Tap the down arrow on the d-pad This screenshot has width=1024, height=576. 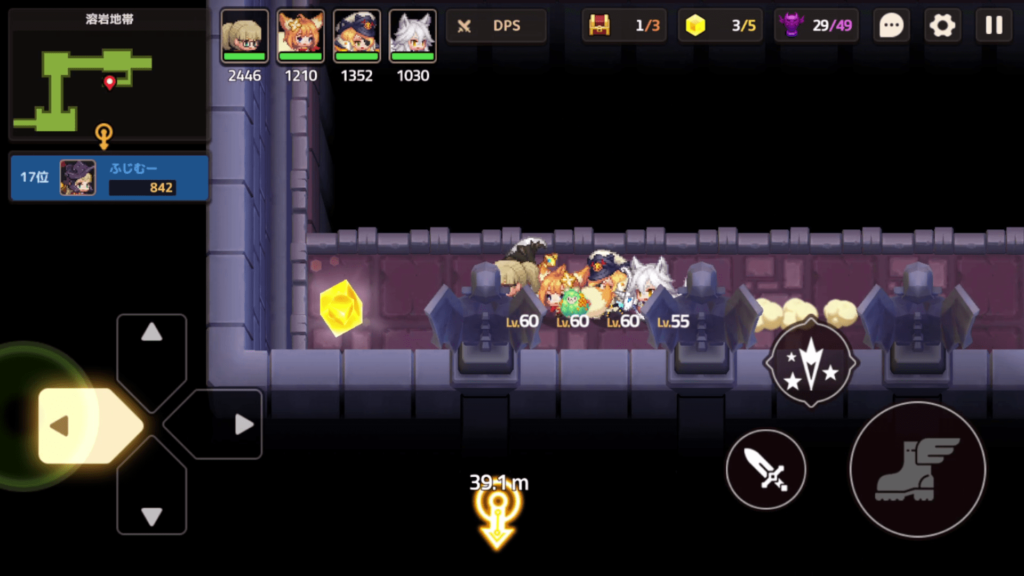tap(152, 505)
